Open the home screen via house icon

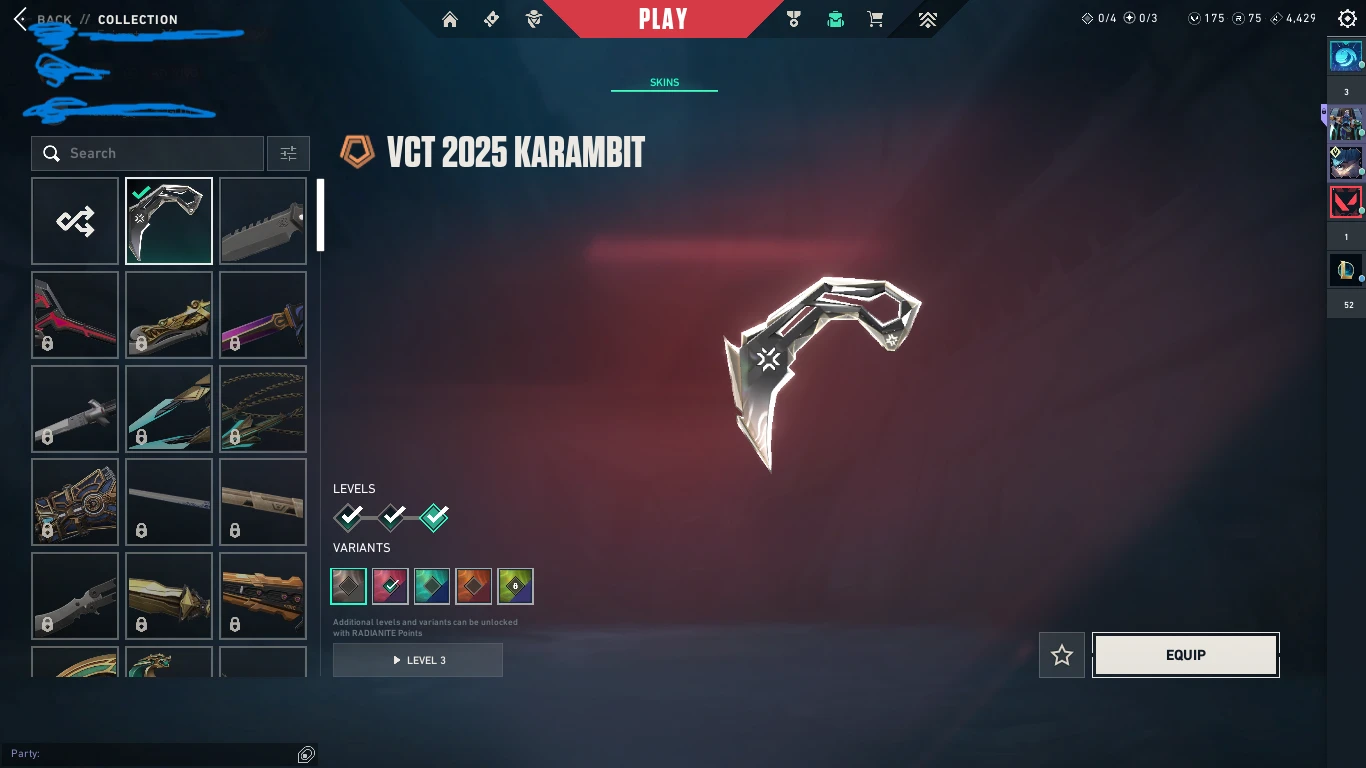450,19
